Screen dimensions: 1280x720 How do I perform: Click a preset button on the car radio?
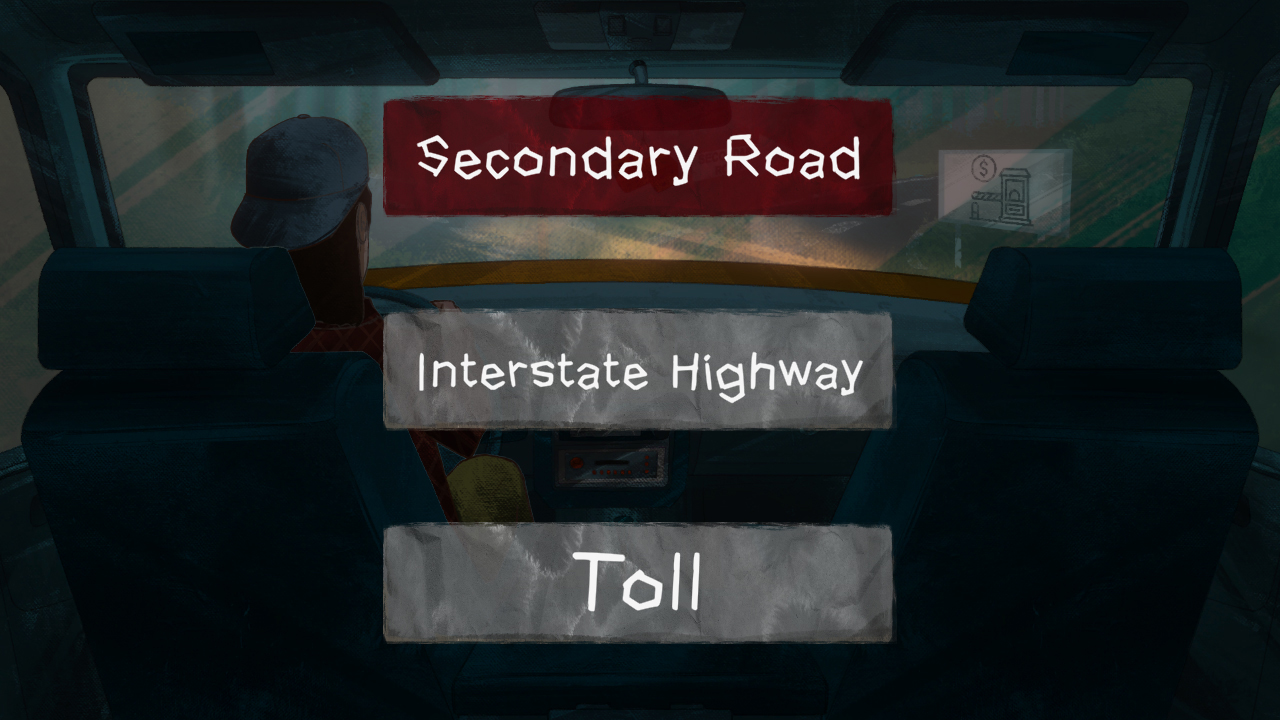pyautogui.click(x=611, y=472)
